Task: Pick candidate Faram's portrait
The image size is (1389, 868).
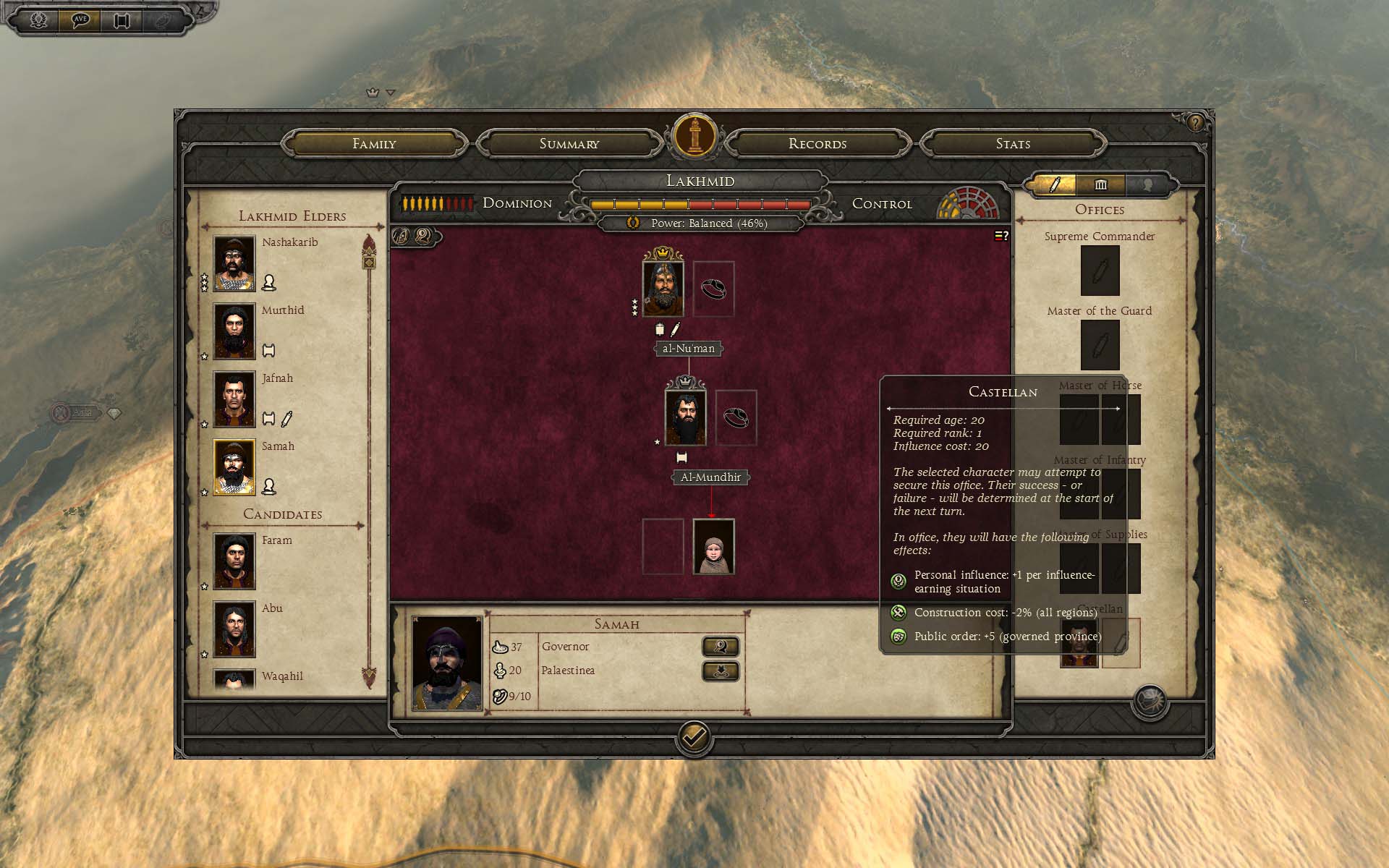Action: coord(234,561)
